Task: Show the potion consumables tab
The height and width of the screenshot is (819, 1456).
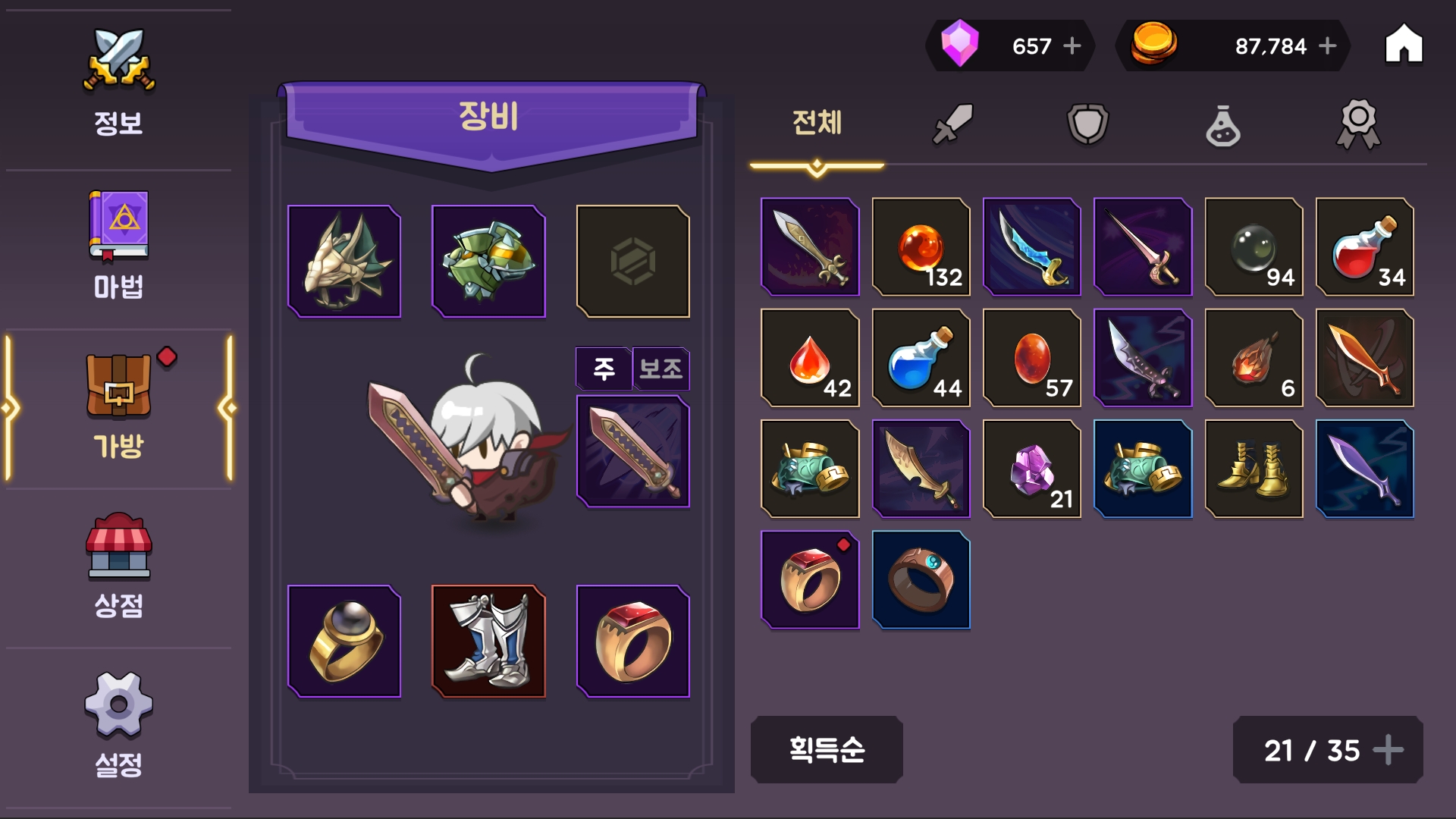Action: [x=1222, y=125]
